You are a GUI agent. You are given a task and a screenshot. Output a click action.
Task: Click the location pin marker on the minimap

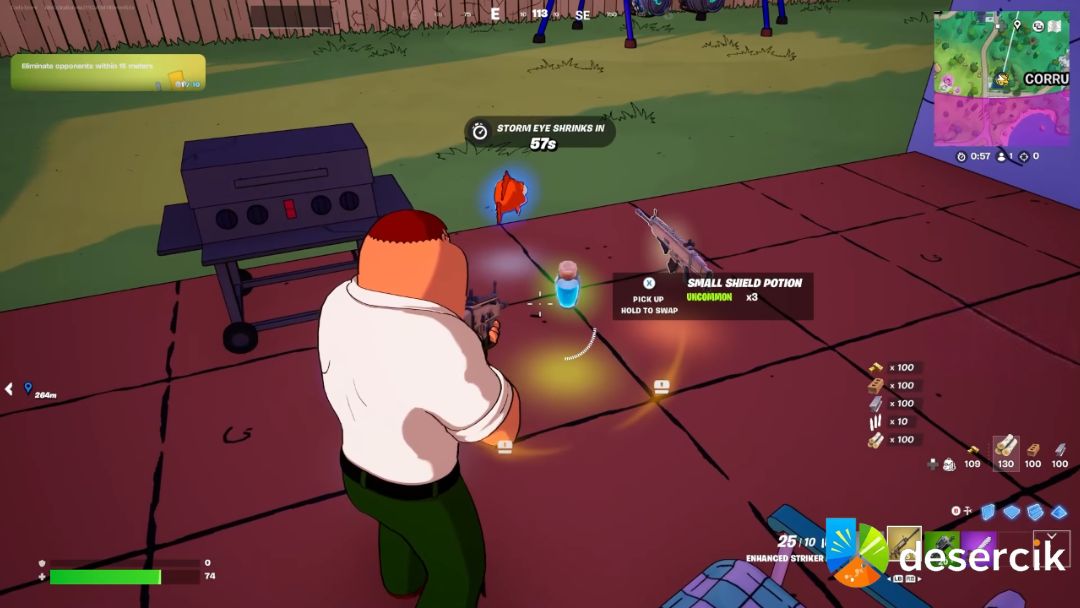pyautogui.click(x=1017, y=26)
